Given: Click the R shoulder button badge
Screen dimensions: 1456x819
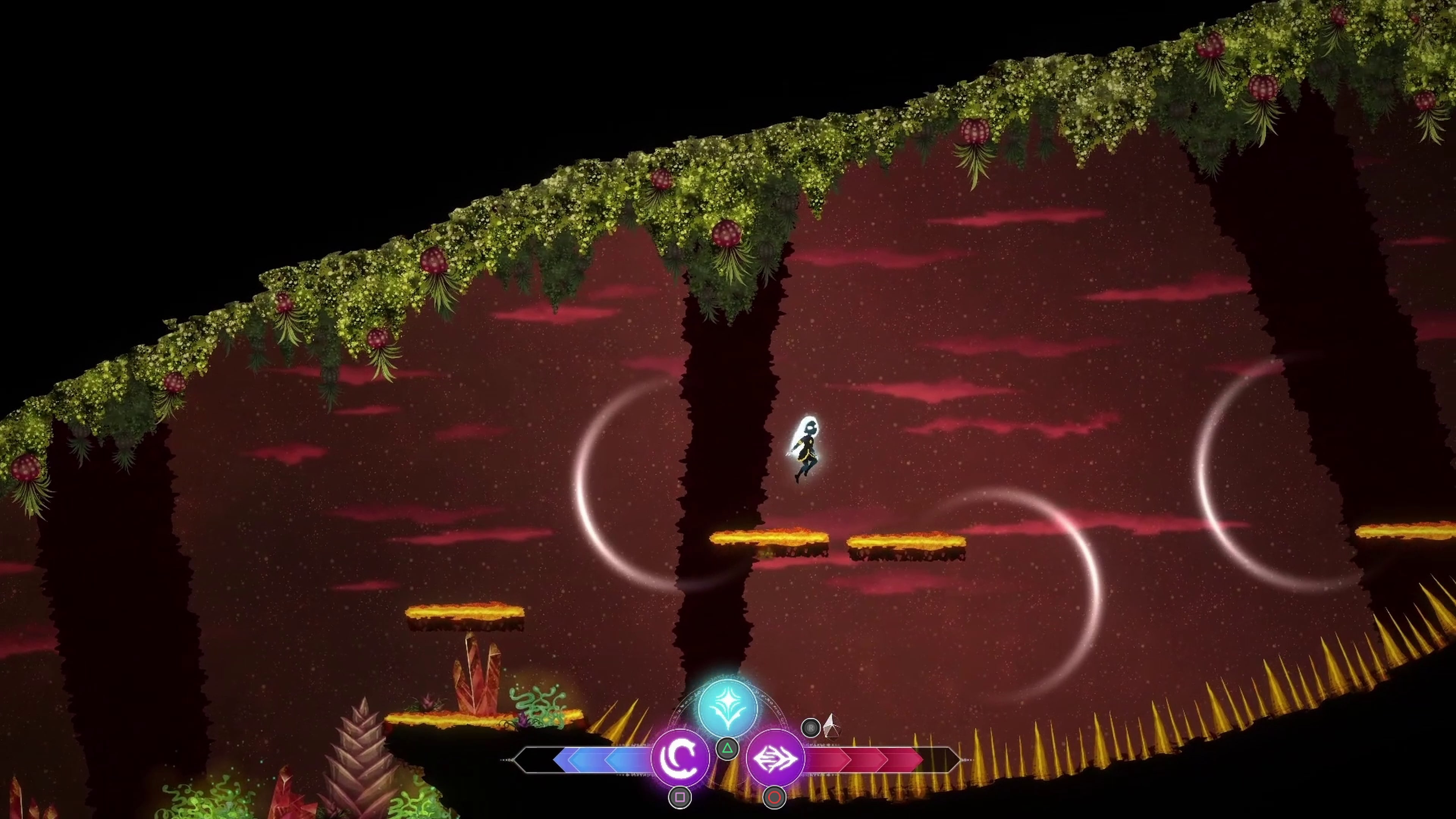Looking at the screenshot, I should pyautogui.click(x=811, y=728).
